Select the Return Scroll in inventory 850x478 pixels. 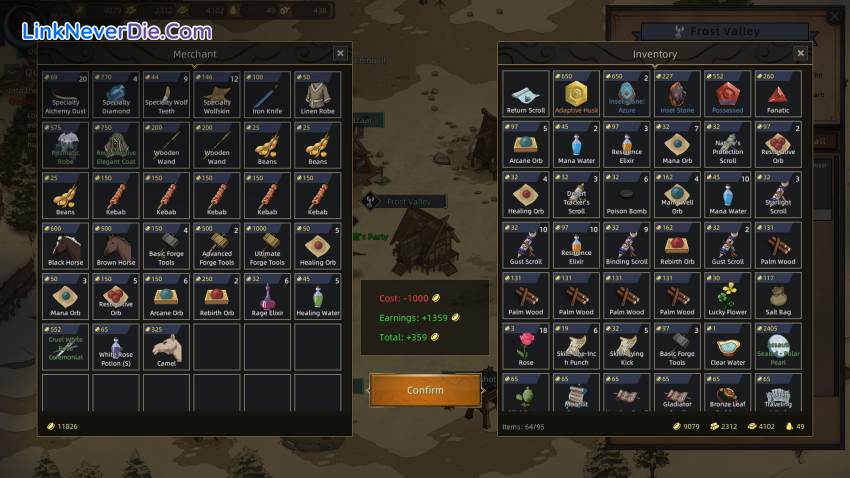coord(525,95)
